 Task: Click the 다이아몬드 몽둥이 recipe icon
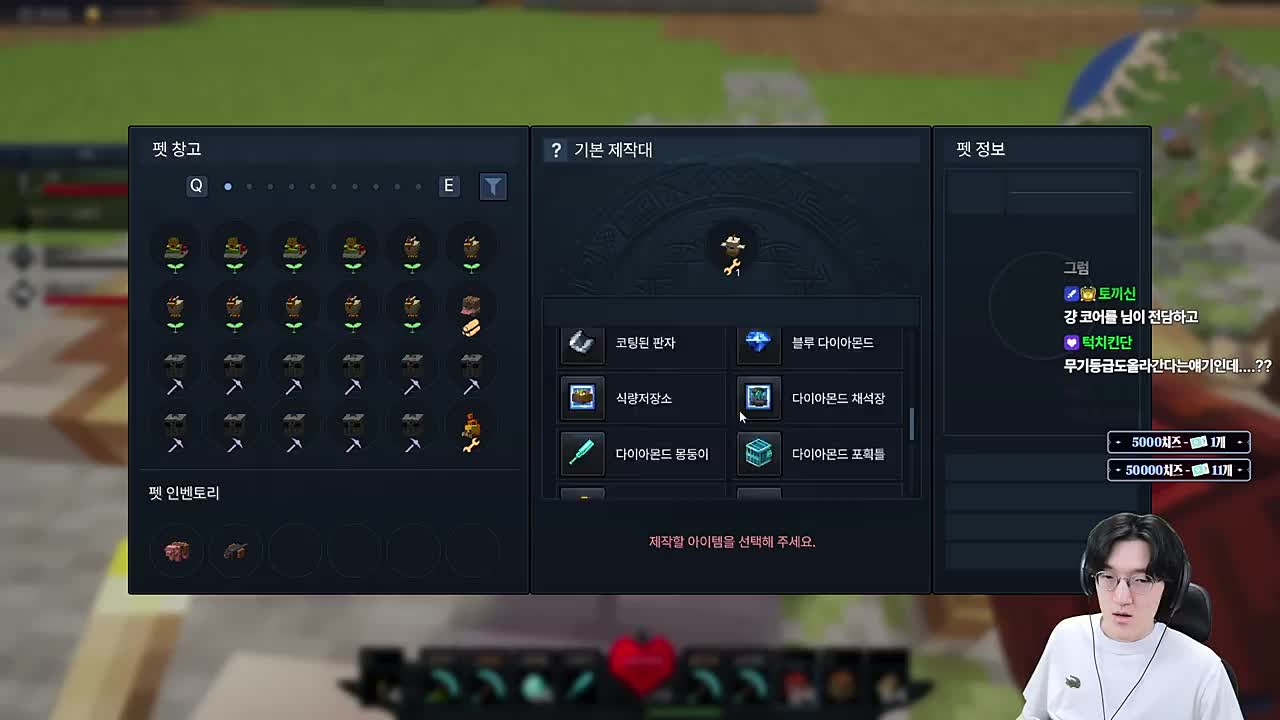(581, 454)
